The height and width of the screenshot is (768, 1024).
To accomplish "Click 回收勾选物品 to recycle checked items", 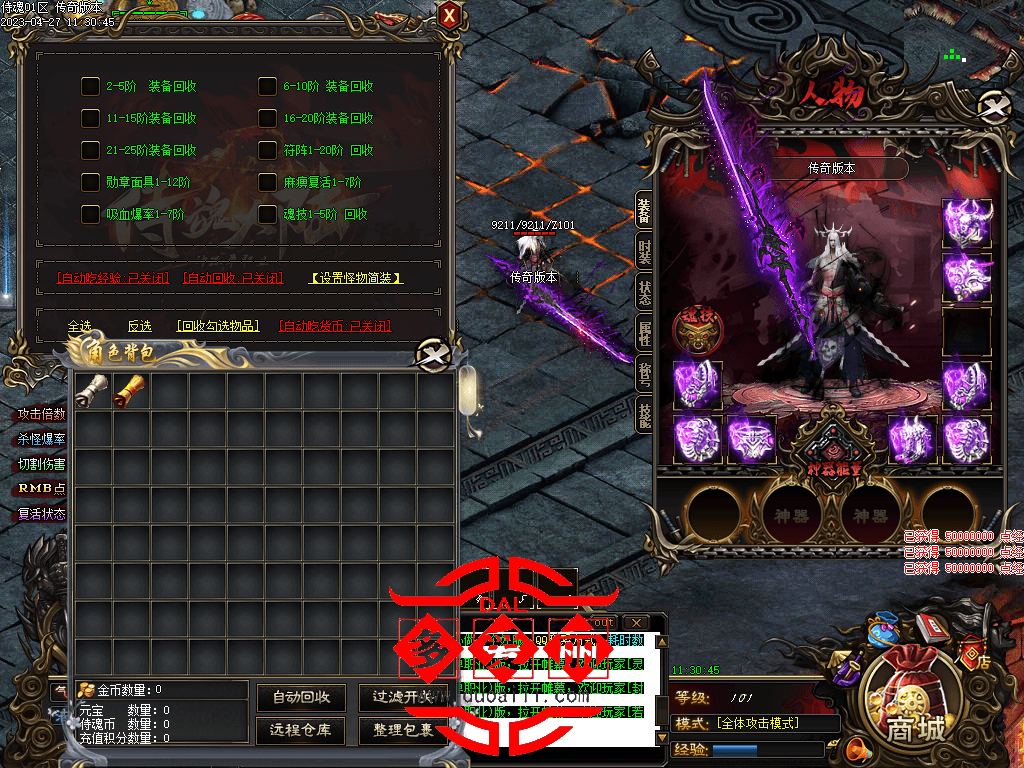I will point(217,326).
